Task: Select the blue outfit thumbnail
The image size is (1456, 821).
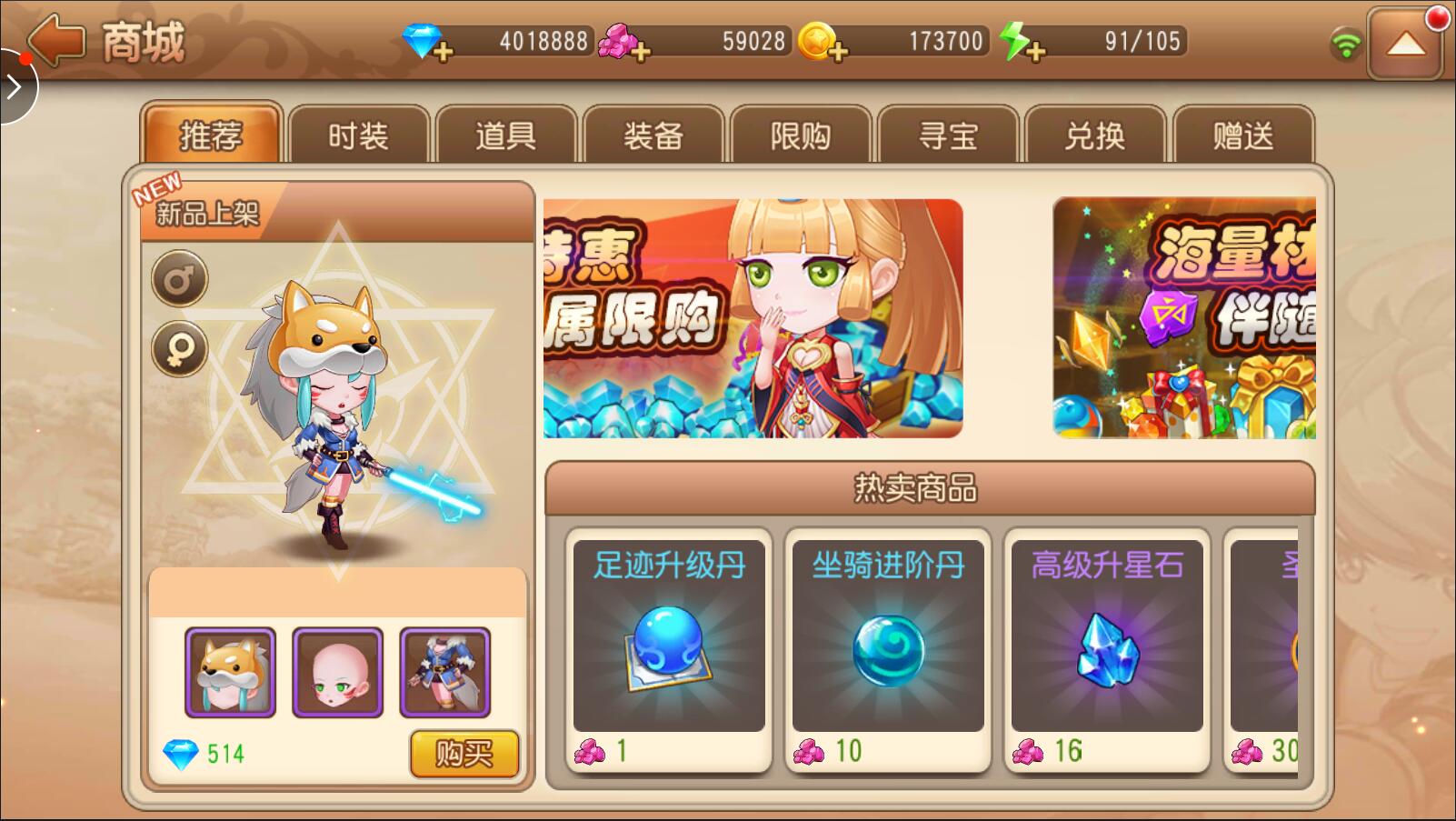Action: tap(444, 674)
